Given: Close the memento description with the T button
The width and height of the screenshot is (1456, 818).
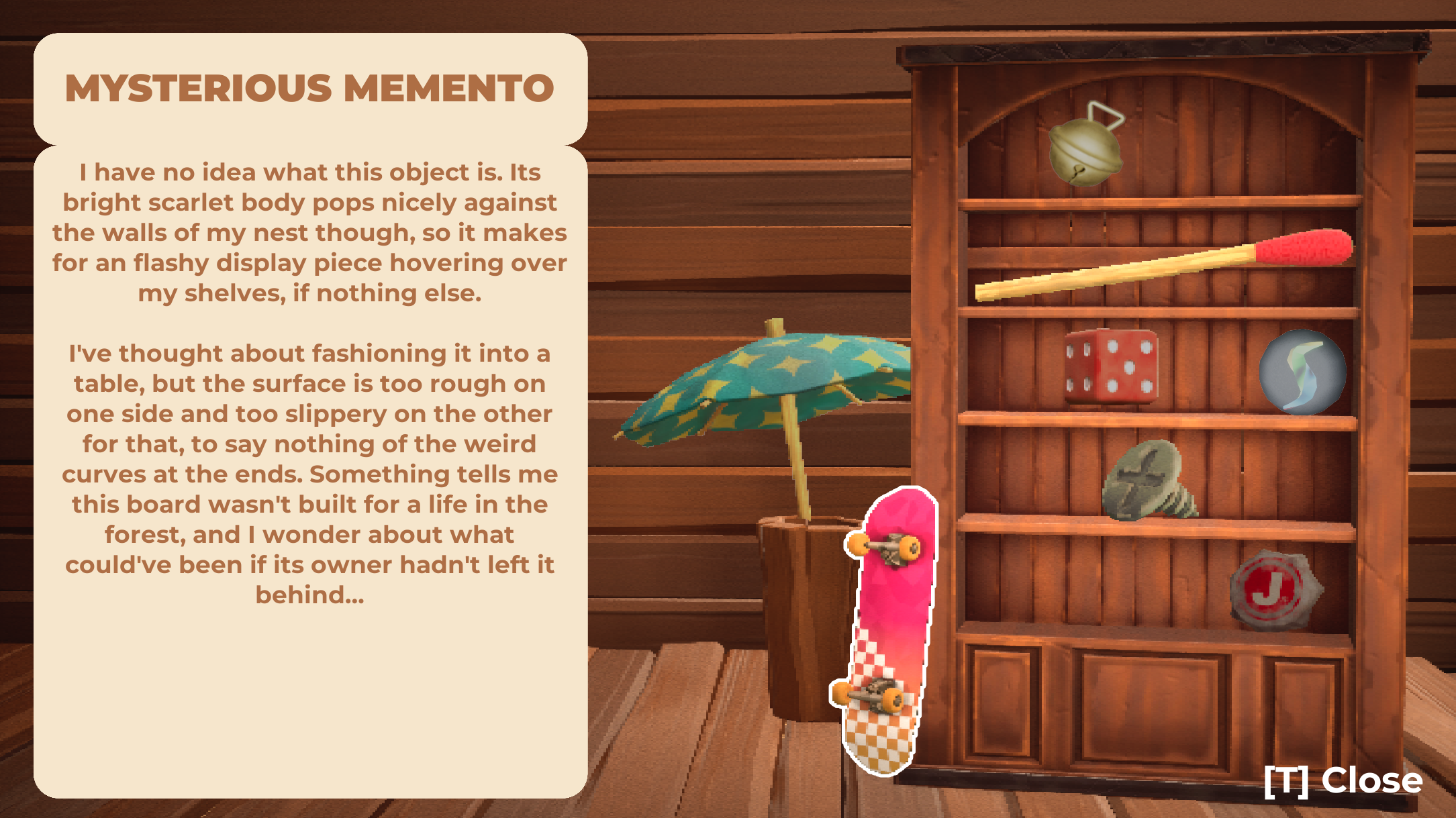Looking at the screenshot, I should 1343,780.
